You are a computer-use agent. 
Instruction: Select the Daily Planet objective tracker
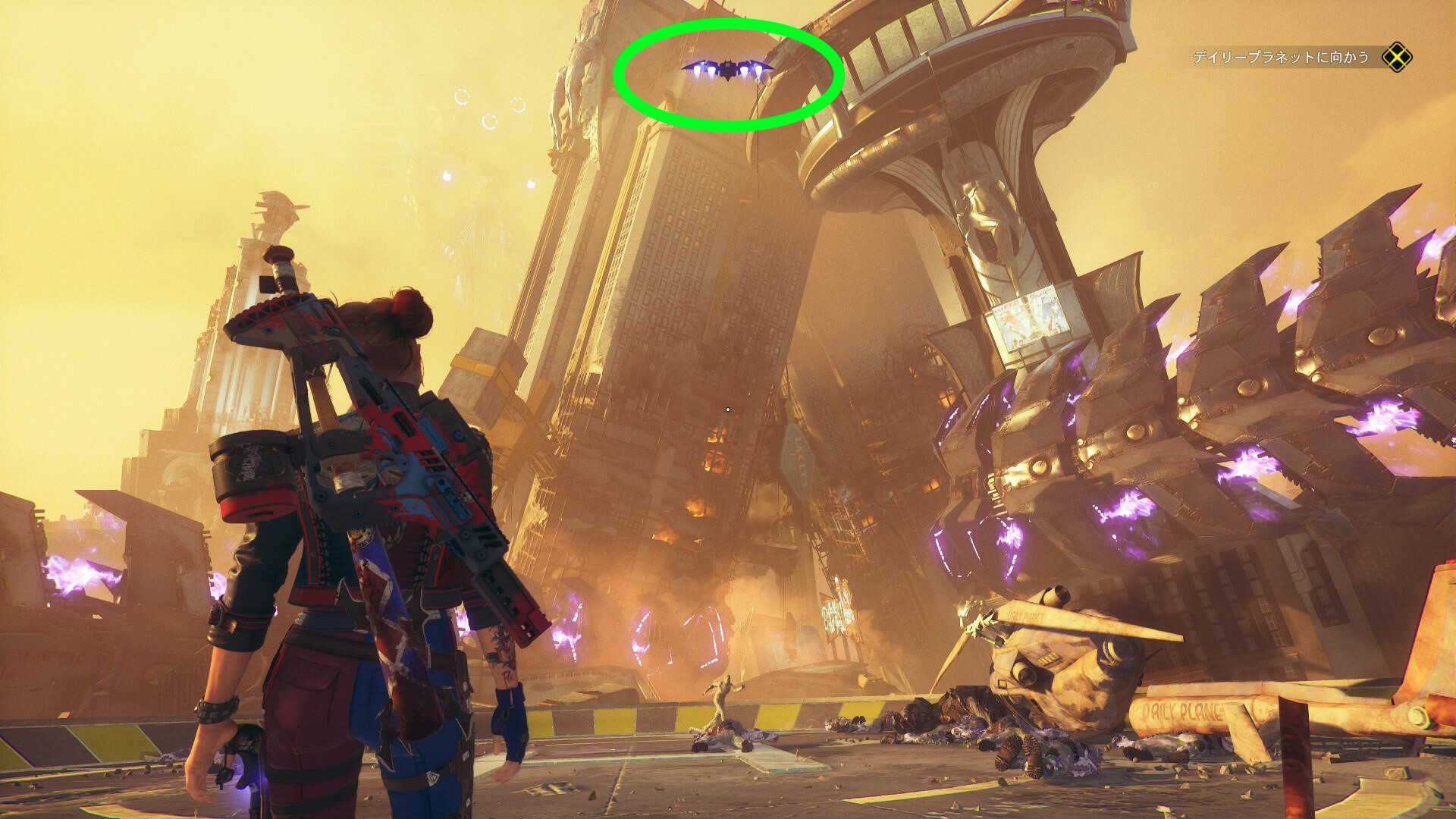(x=1281, y=58)
